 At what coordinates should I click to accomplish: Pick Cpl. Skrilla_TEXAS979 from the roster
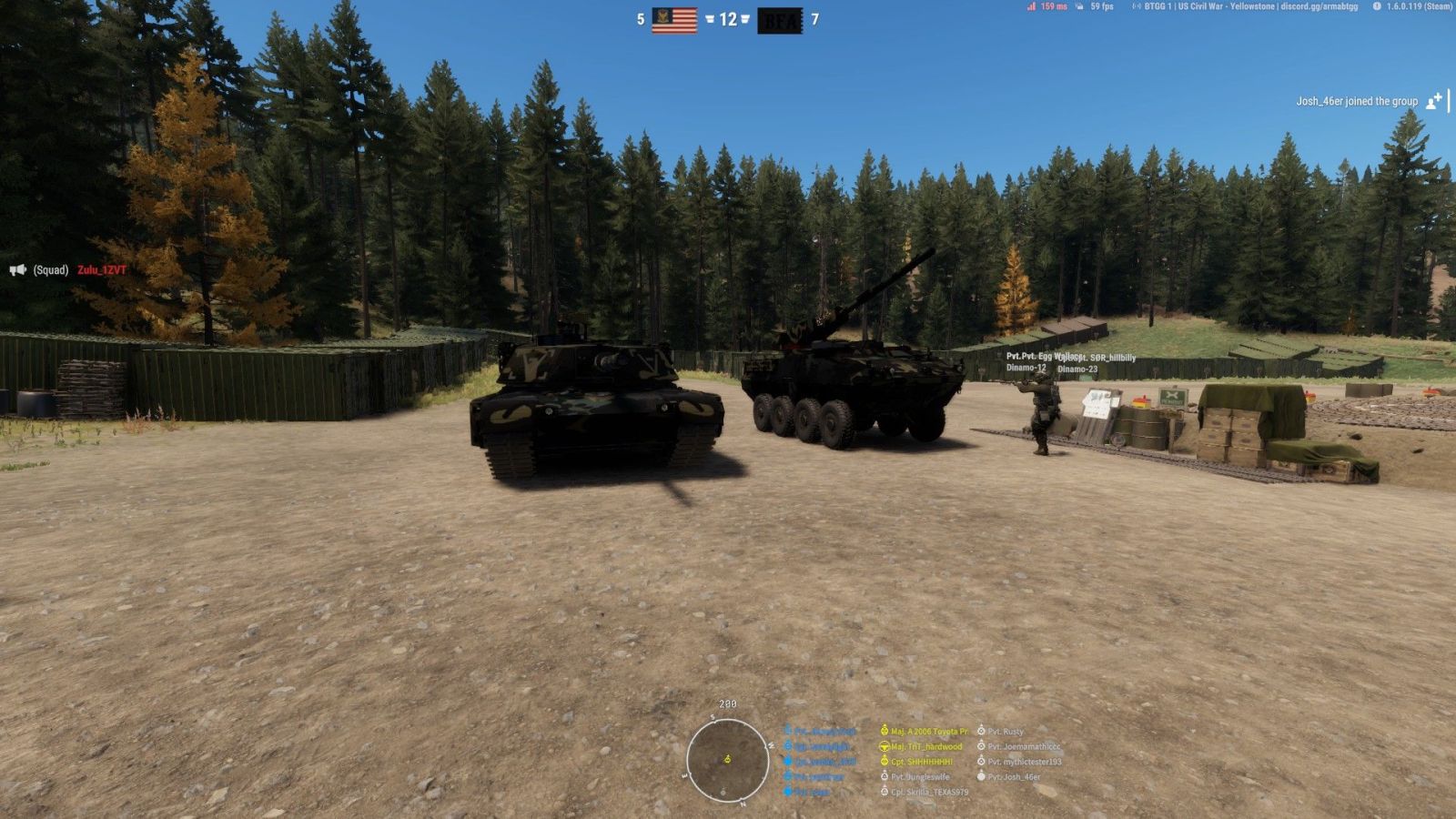pos(928,793)
